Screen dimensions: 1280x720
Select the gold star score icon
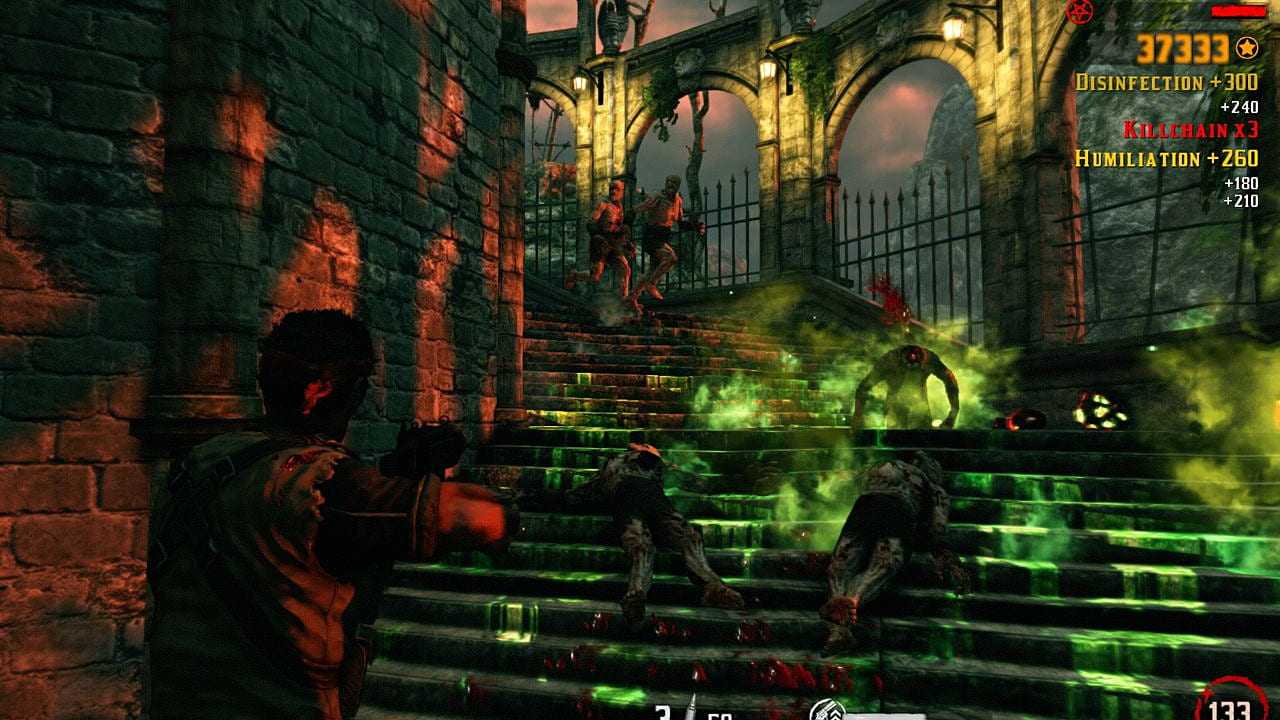[x=1246, y=47]
